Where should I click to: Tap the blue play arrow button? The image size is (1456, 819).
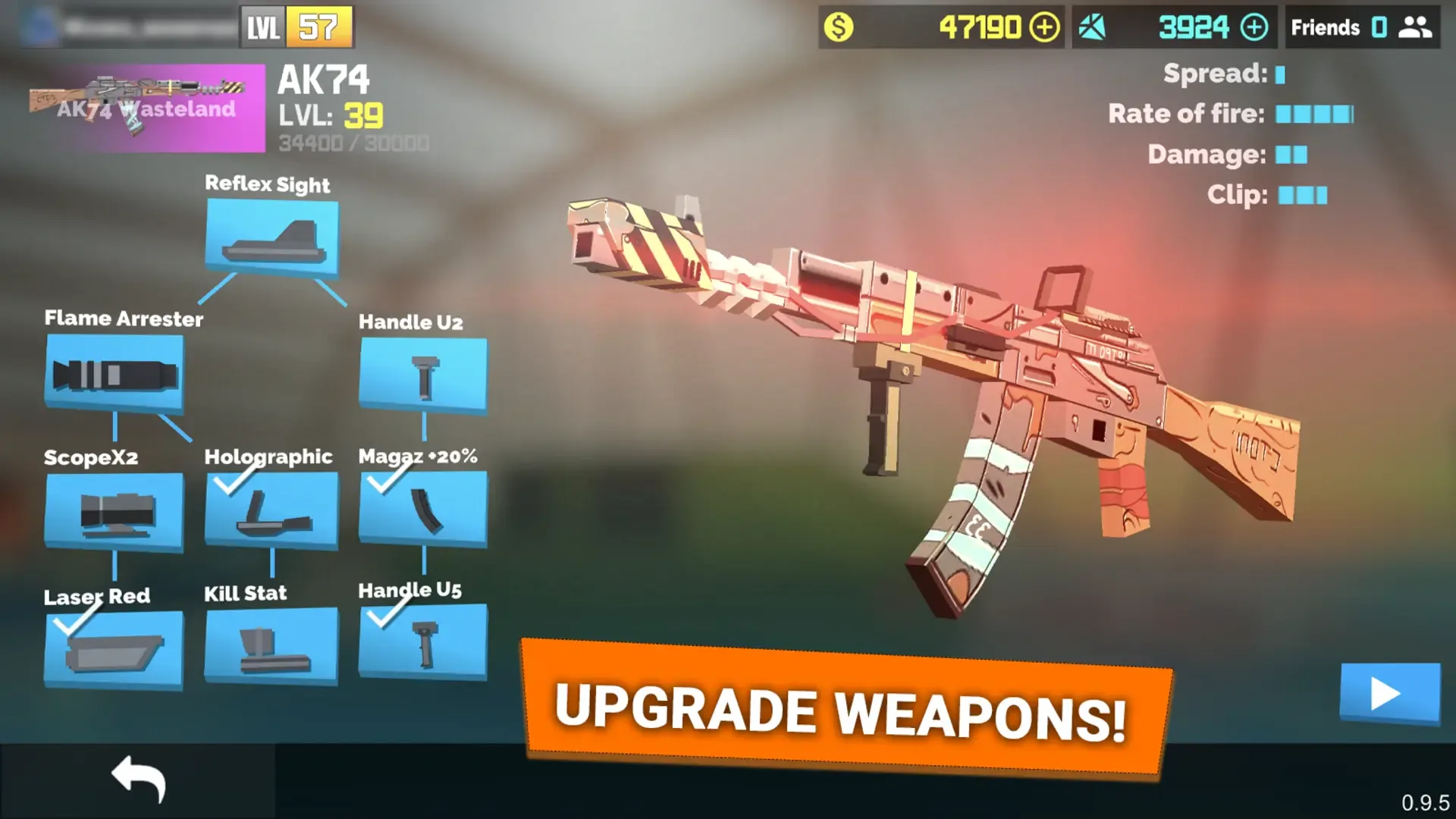pos(1390,692)
